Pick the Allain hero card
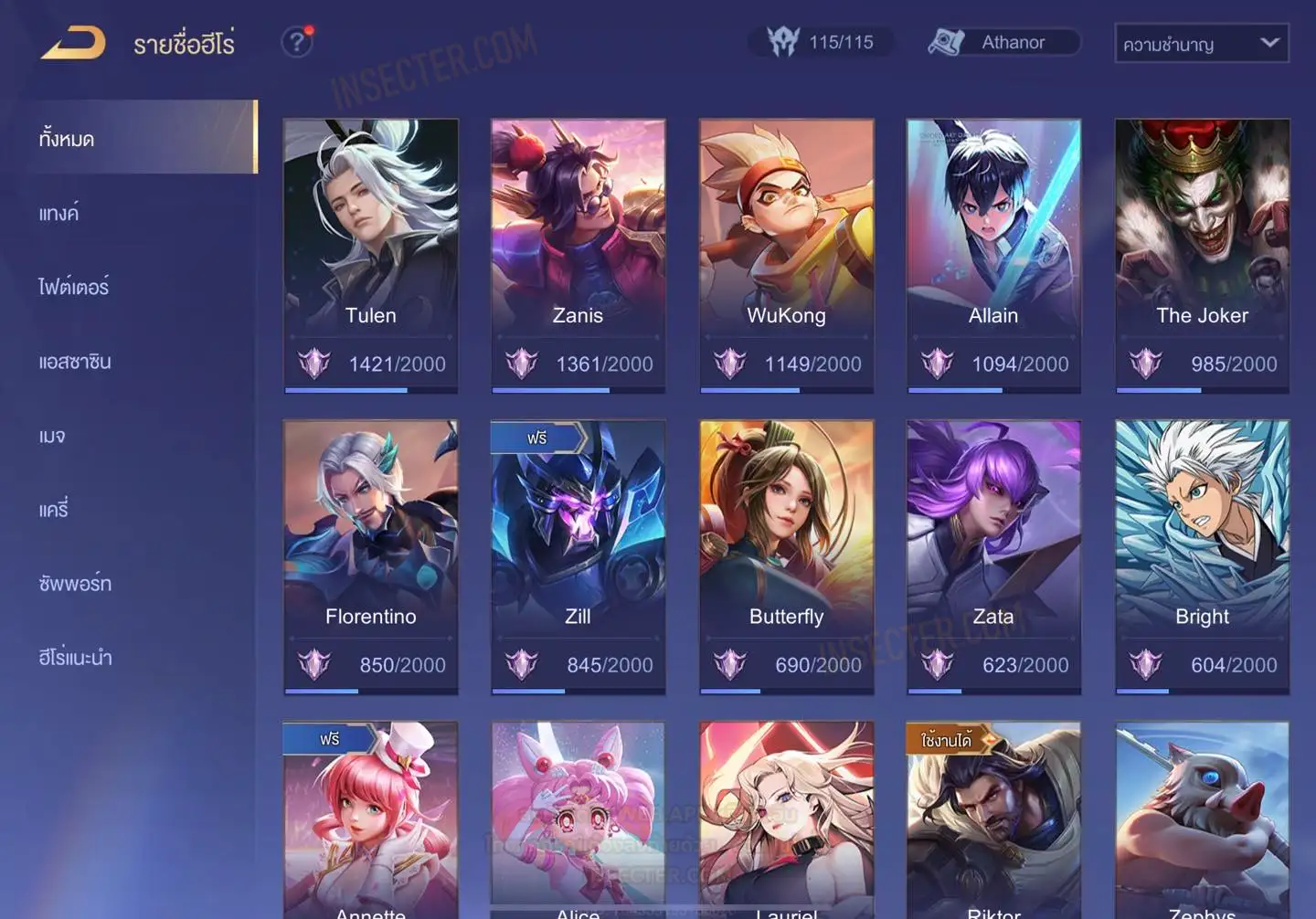 click(x=993, y=256)
